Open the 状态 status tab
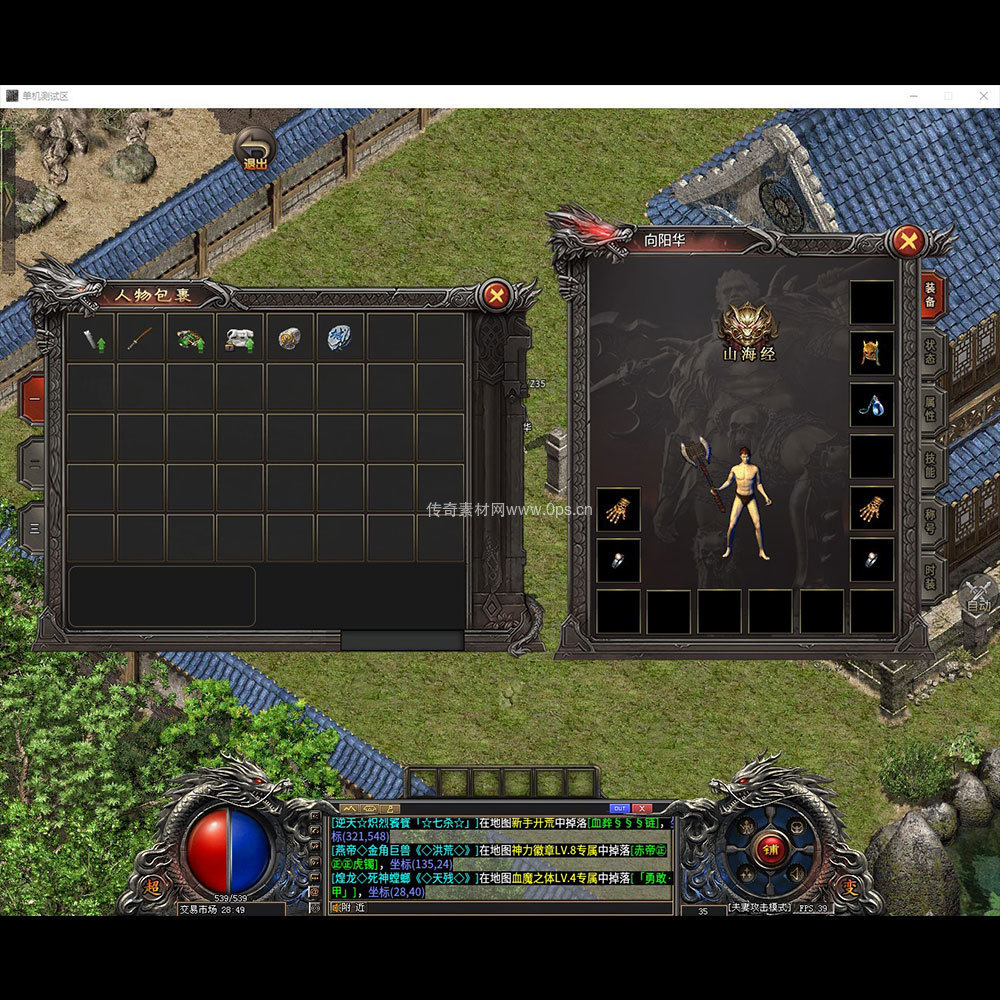 tap(931, 351)
